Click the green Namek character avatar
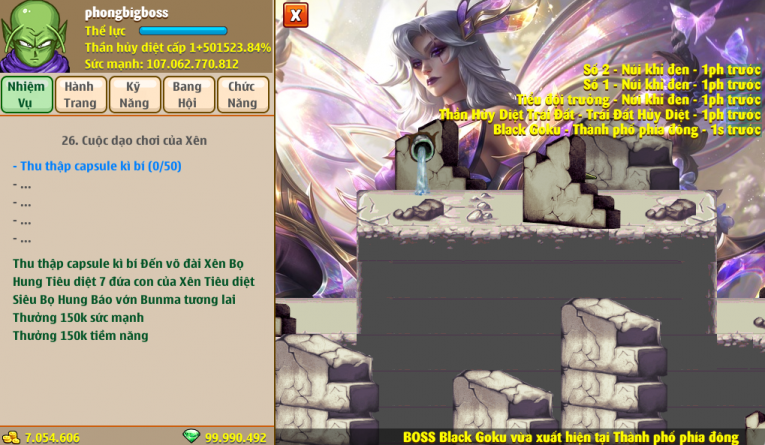 pos(35,36)
